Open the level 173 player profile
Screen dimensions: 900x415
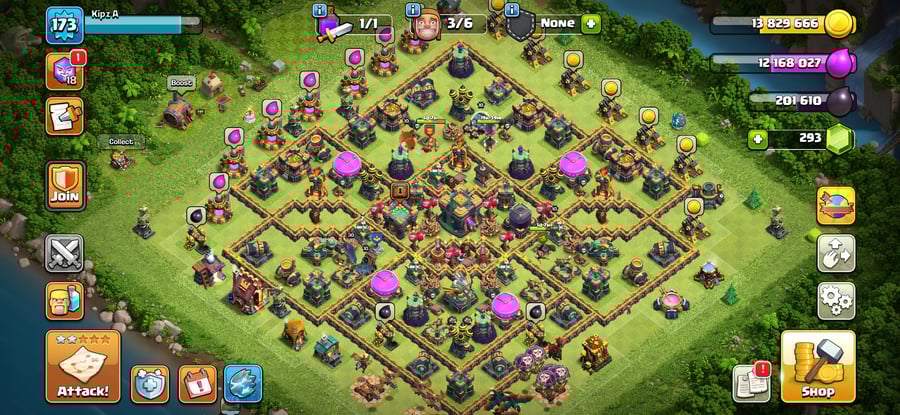pyautogui.click(x=65, y=24)
